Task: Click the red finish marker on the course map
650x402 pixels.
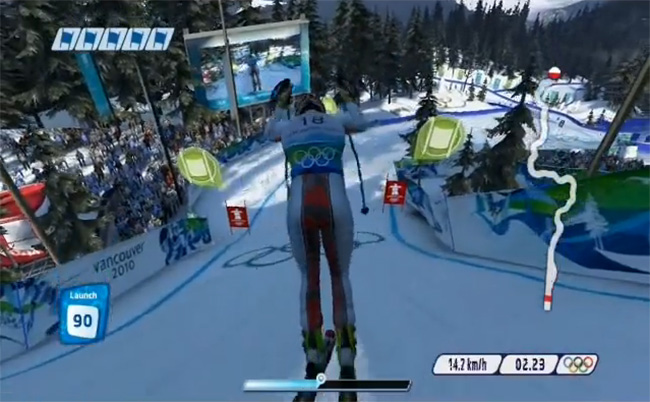Action: click(x=548, y=299)
